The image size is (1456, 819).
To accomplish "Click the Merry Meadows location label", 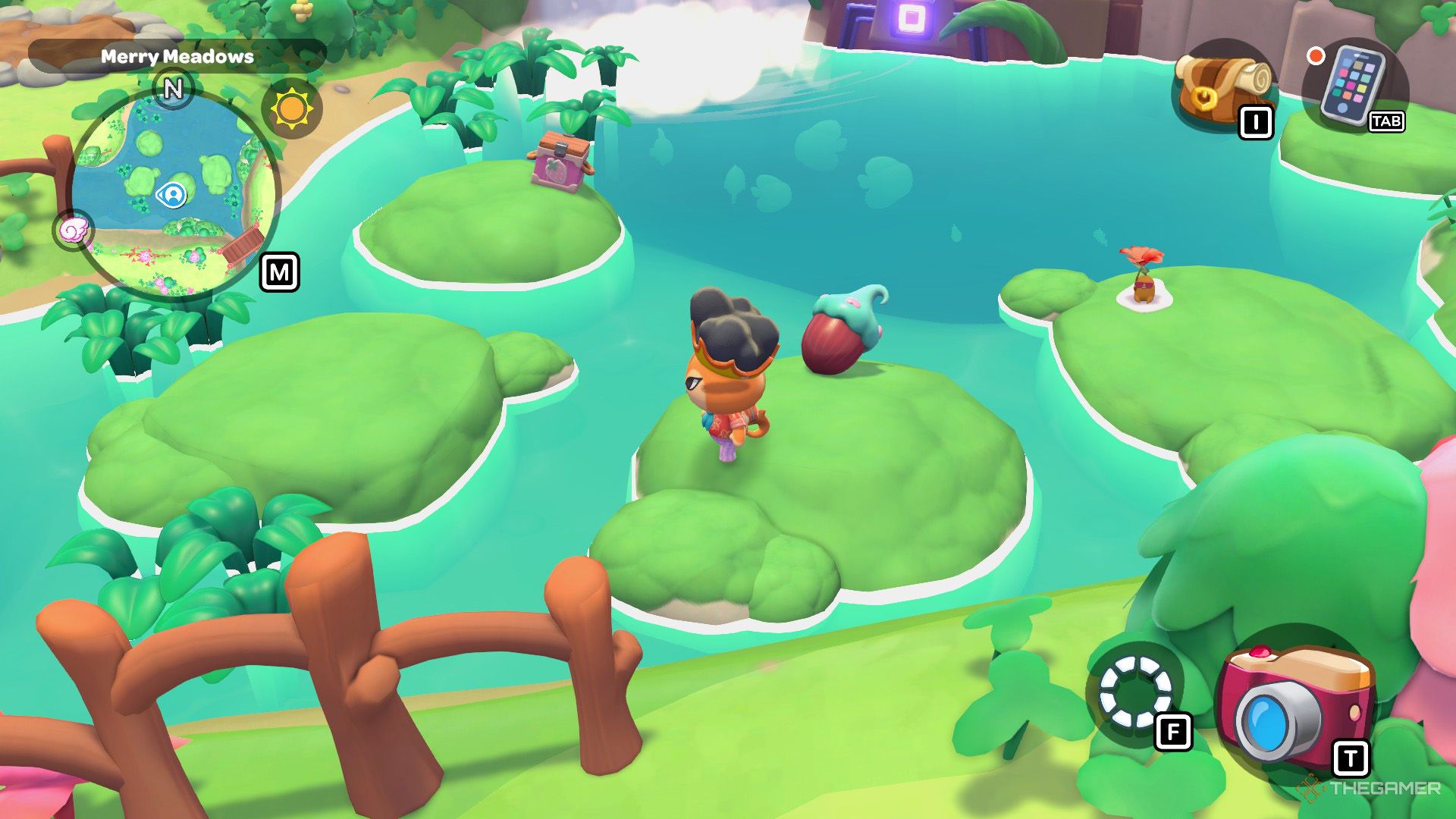I will [176, 55].
